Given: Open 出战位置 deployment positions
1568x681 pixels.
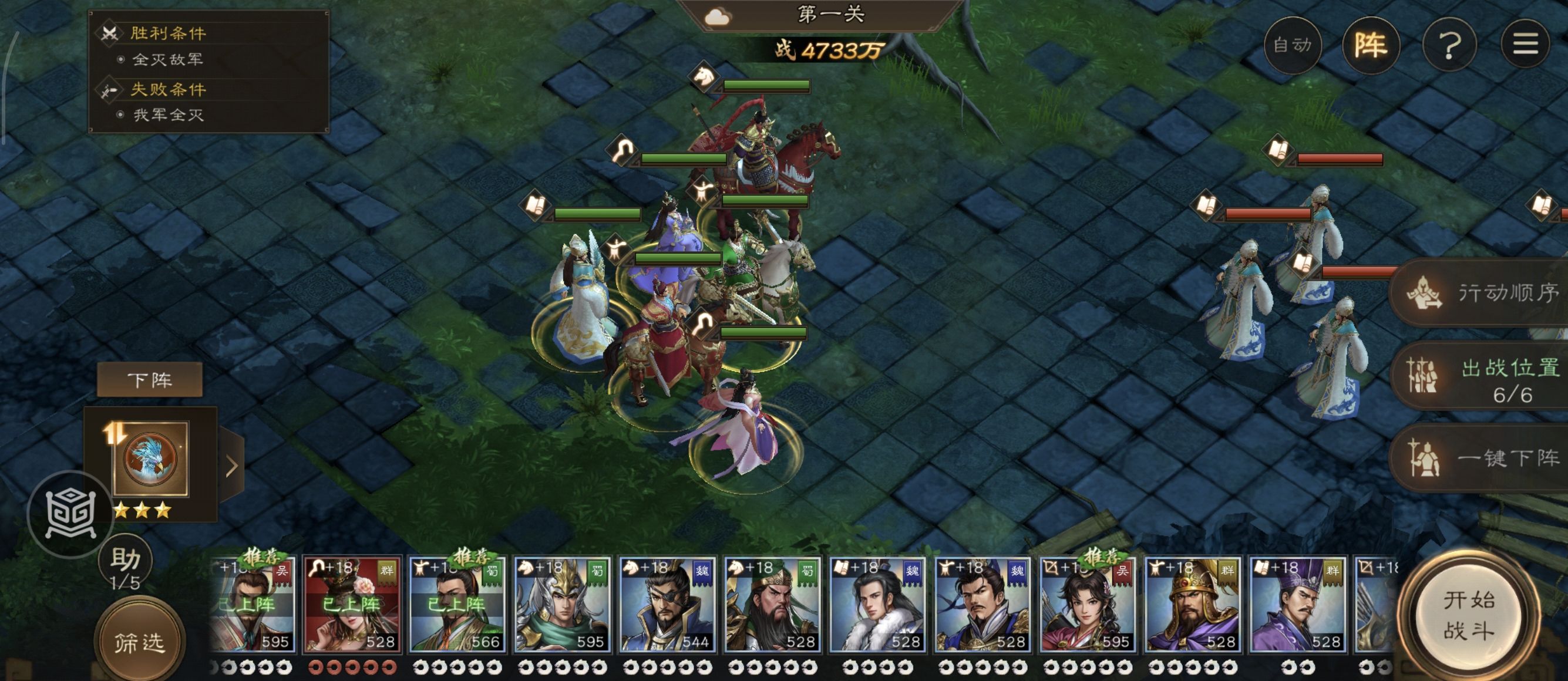Looking at the screenshot, I should coord(1485,376).
